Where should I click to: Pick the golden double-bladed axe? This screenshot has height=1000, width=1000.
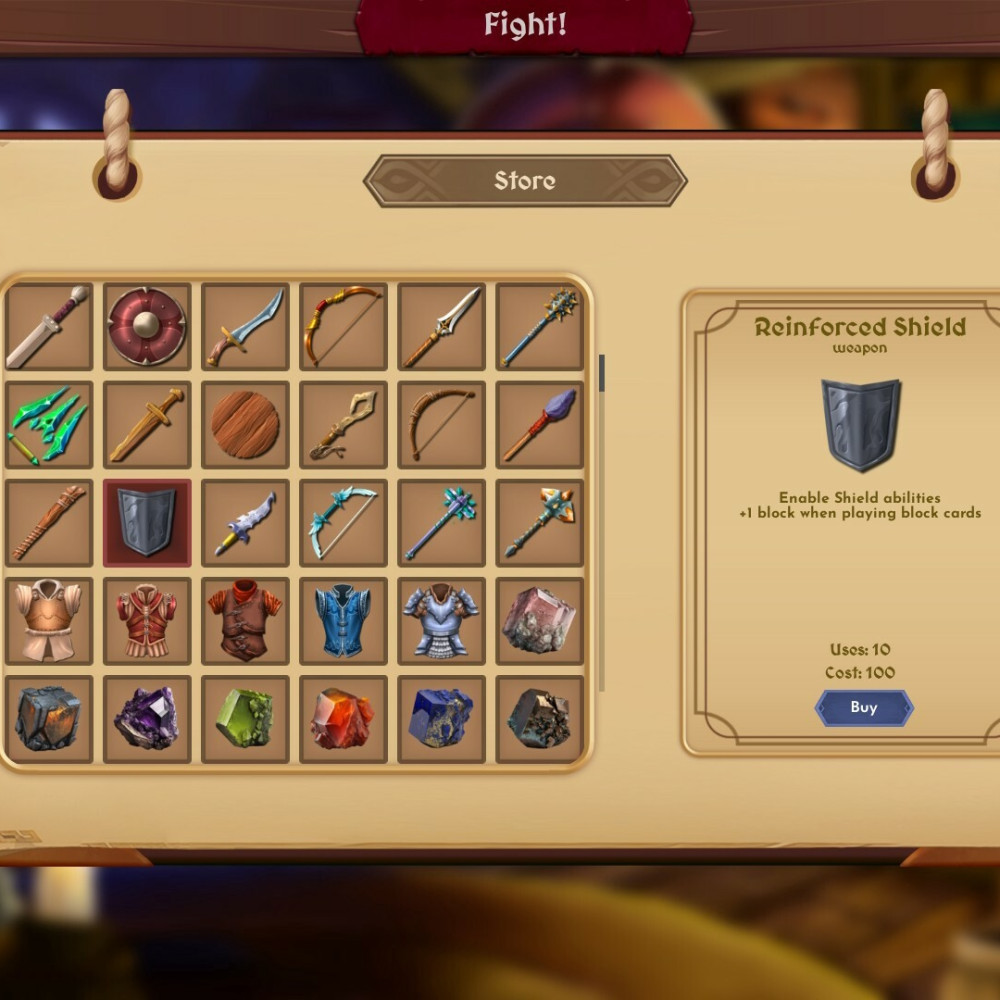coord(540,523)
